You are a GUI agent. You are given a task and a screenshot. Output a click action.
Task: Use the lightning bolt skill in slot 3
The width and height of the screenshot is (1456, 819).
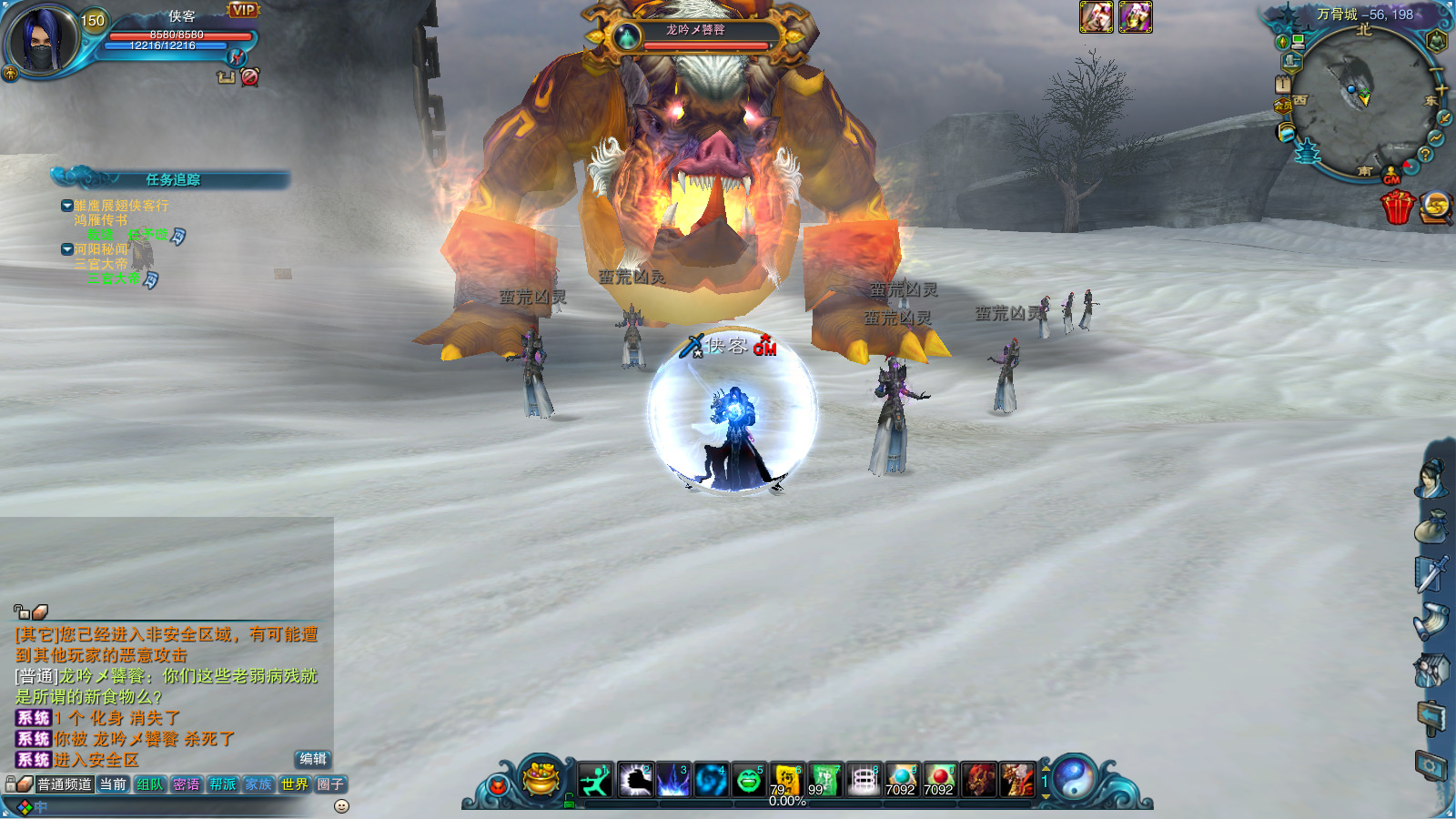click(x=672, y=780)
